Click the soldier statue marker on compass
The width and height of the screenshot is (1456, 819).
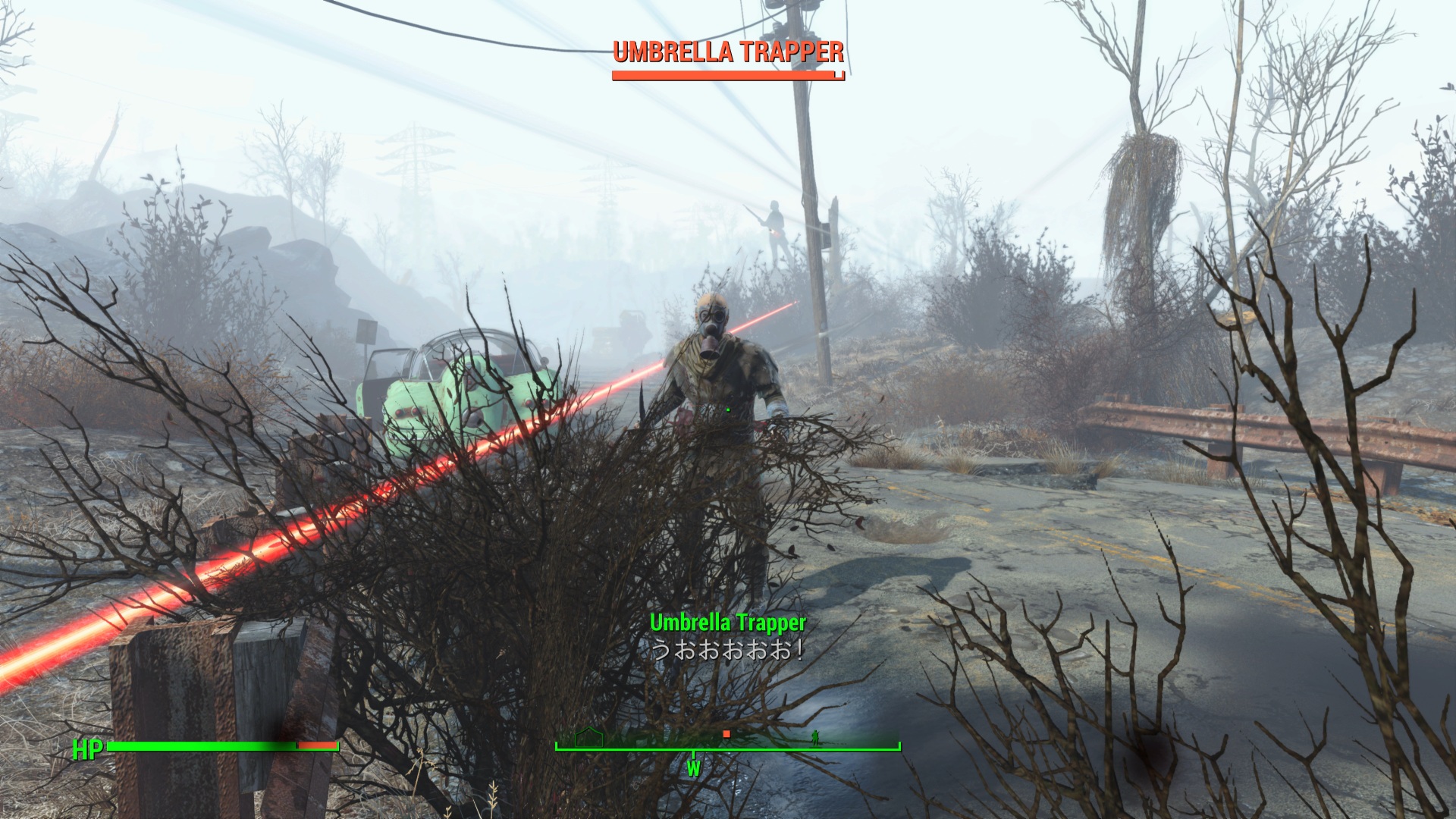[816, 736]
